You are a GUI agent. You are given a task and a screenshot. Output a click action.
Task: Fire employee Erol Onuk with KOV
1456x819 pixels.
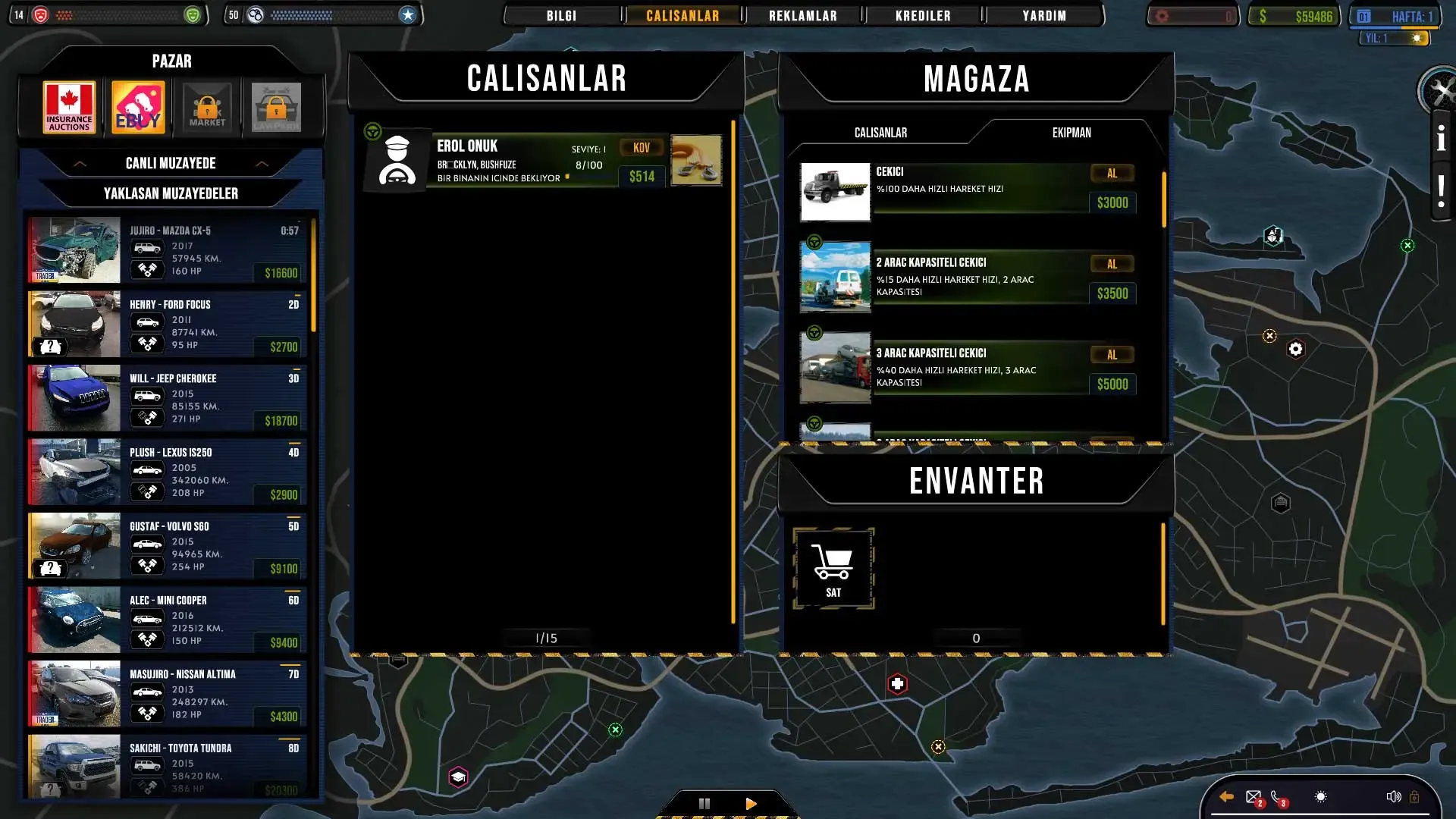tap(642, 148)
